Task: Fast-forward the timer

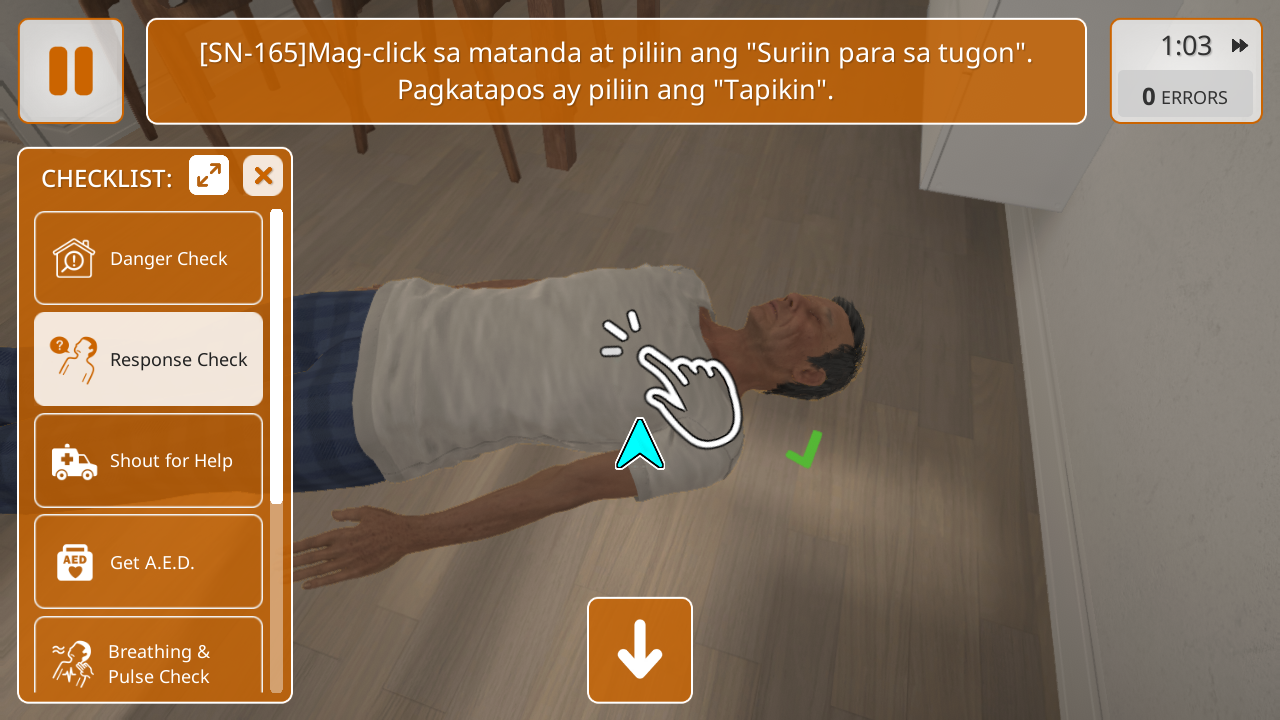Action: (1240, 46)
